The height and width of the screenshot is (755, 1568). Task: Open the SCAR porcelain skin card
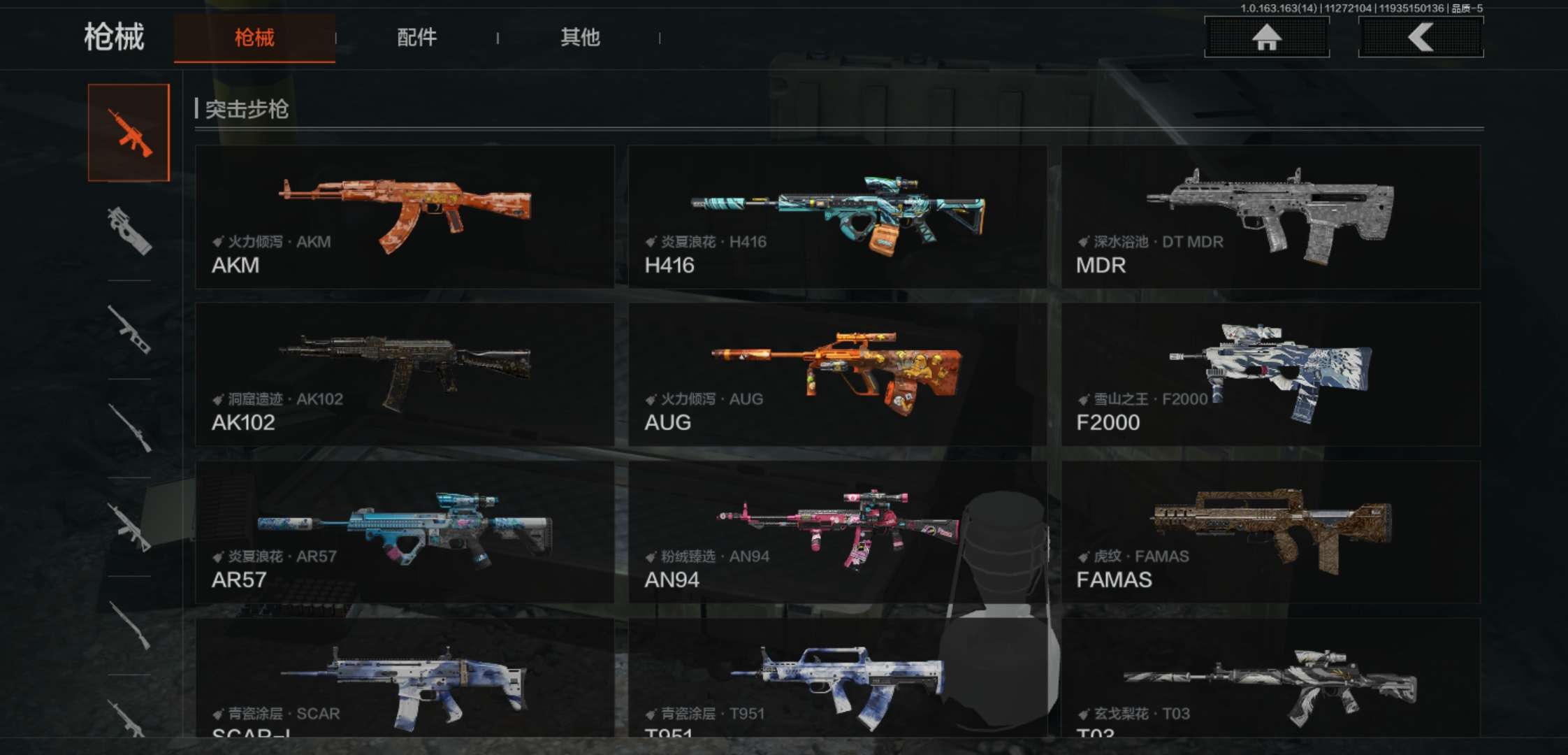pos(405,678)
